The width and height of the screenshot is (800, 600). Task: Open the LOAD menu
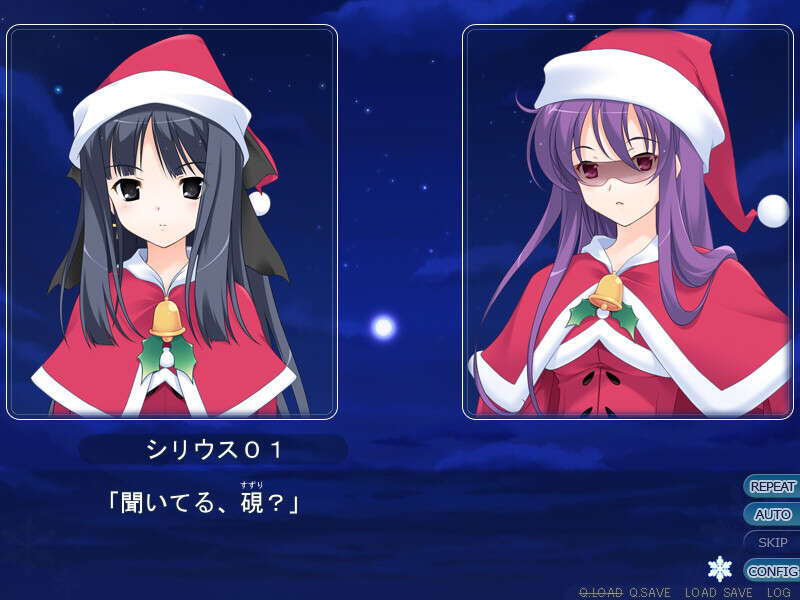point(701,593)
